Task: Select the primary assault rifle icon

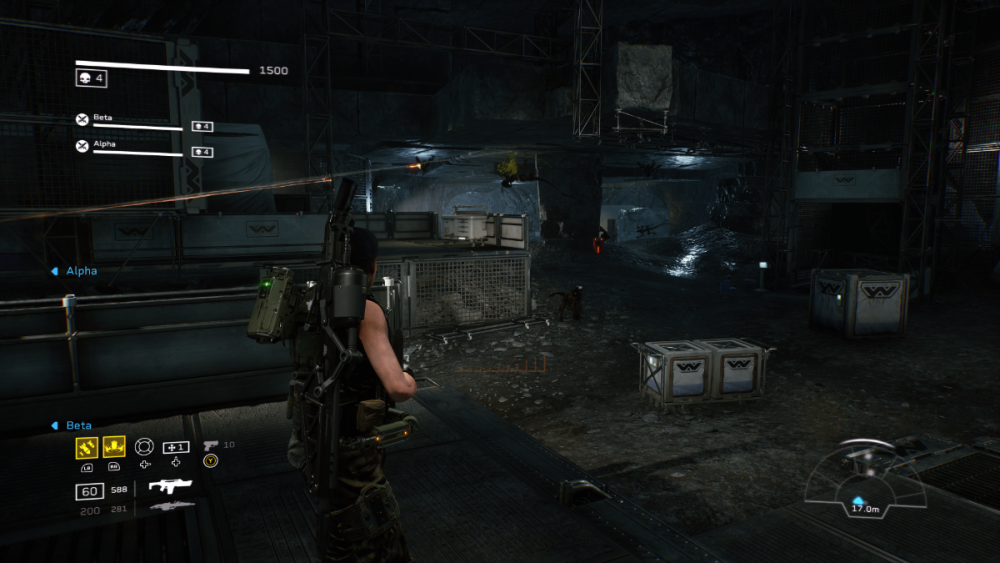Action: pos(169,486)
